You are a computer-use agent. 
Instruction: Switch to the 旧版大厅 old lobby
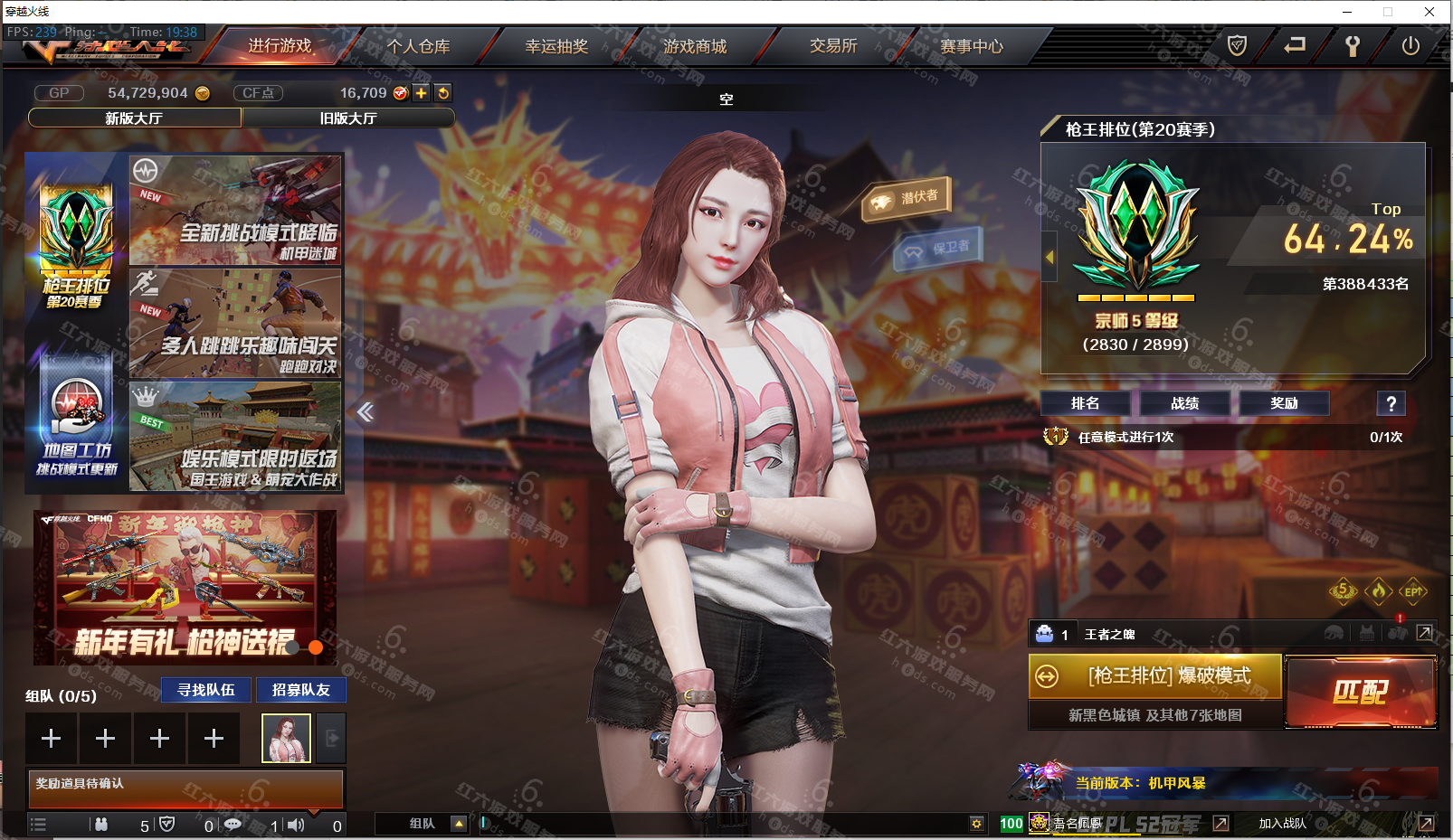pos(348,118)
